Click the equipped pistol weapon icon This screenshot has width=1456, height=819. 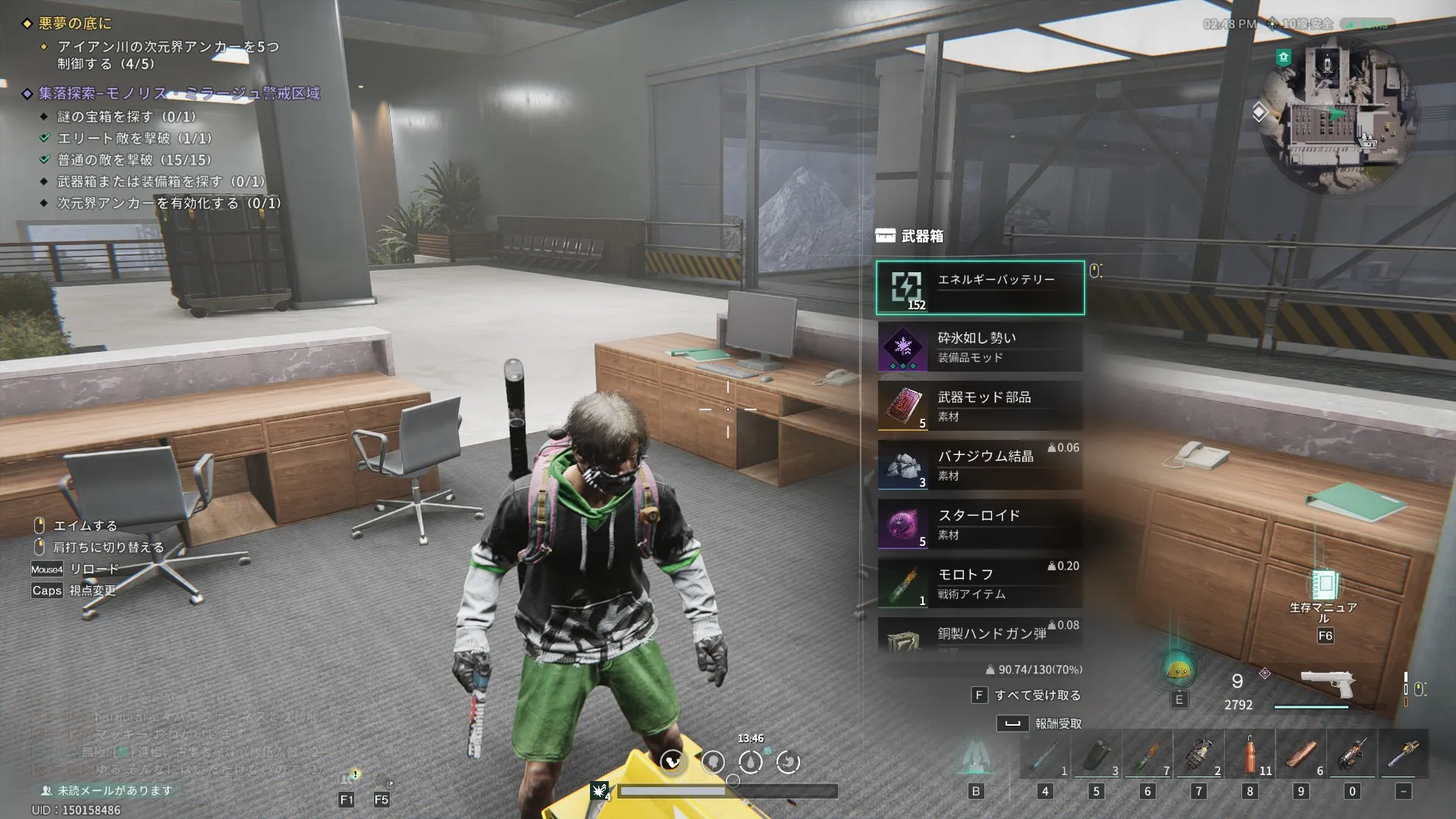1328,683
